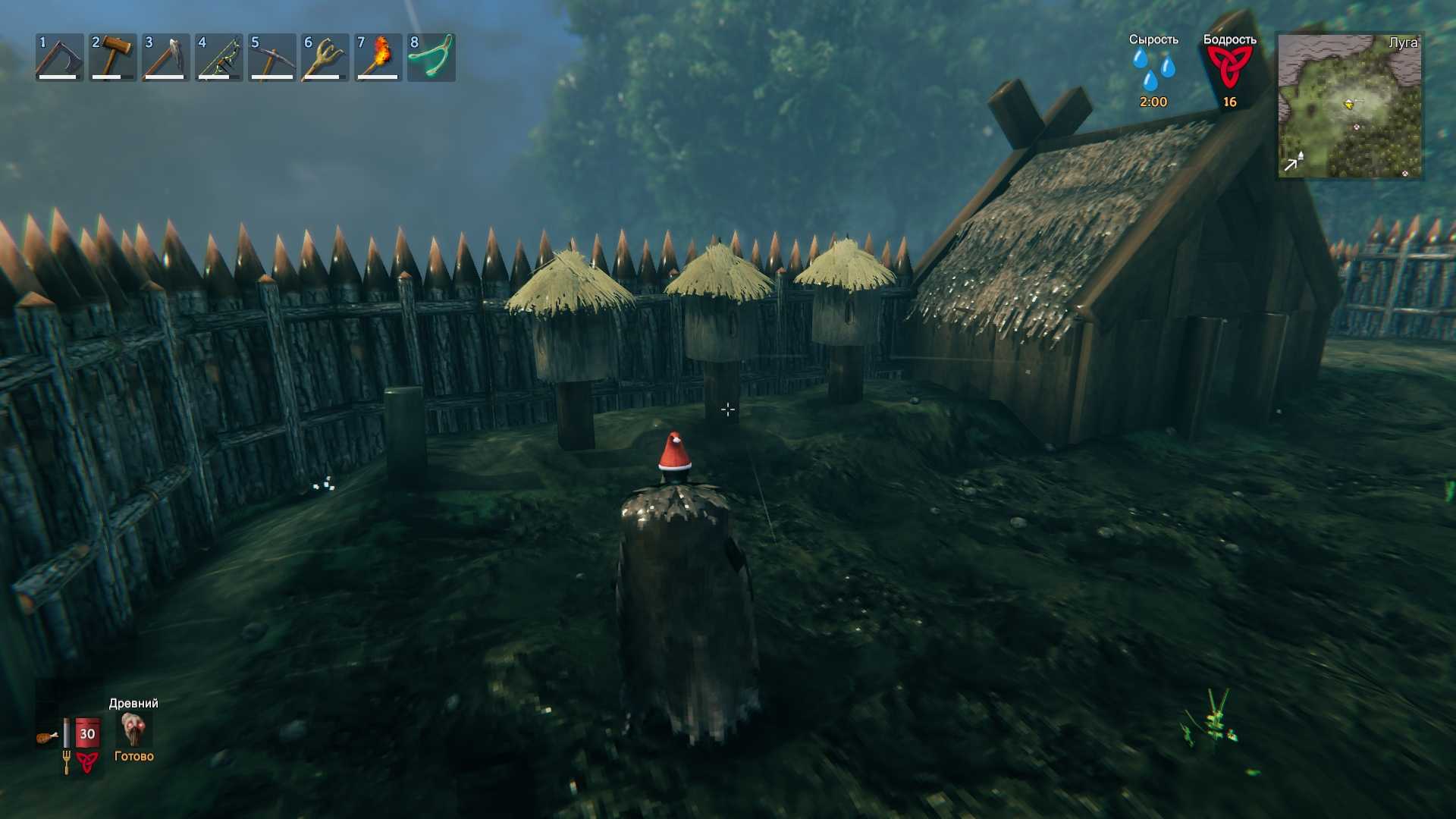Select the axe in hotbar slot 1
This screenshot has height=819, width=1456.
point(59,58)
